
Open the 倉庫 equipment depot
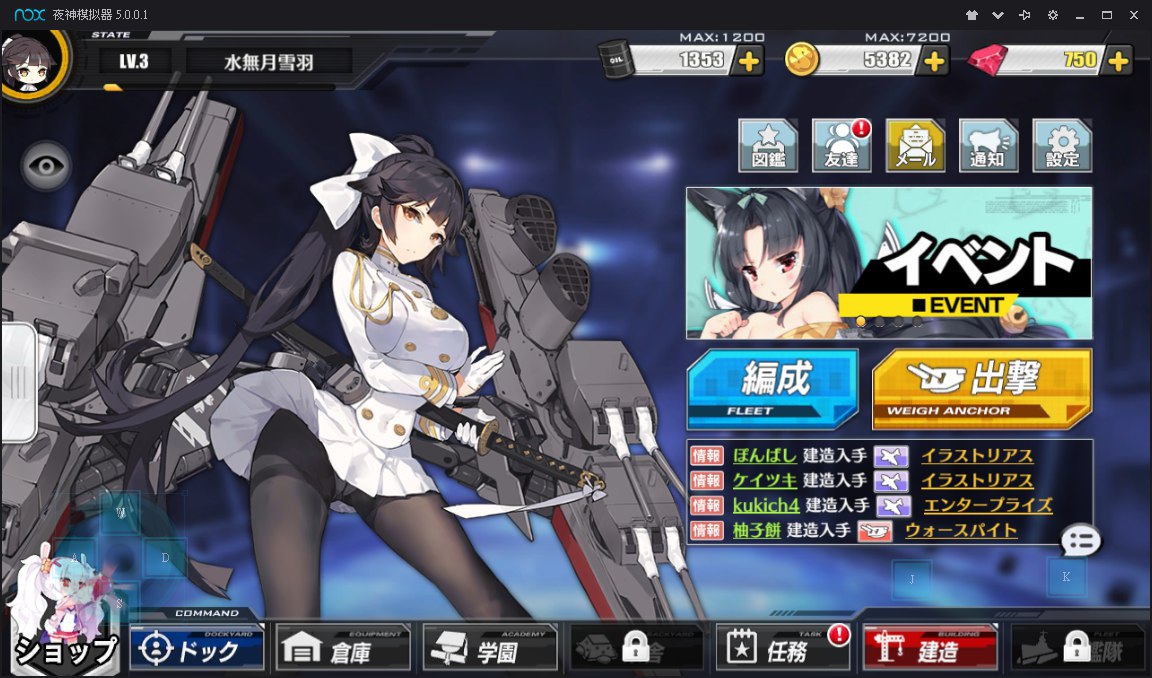[x=343, y=650]
